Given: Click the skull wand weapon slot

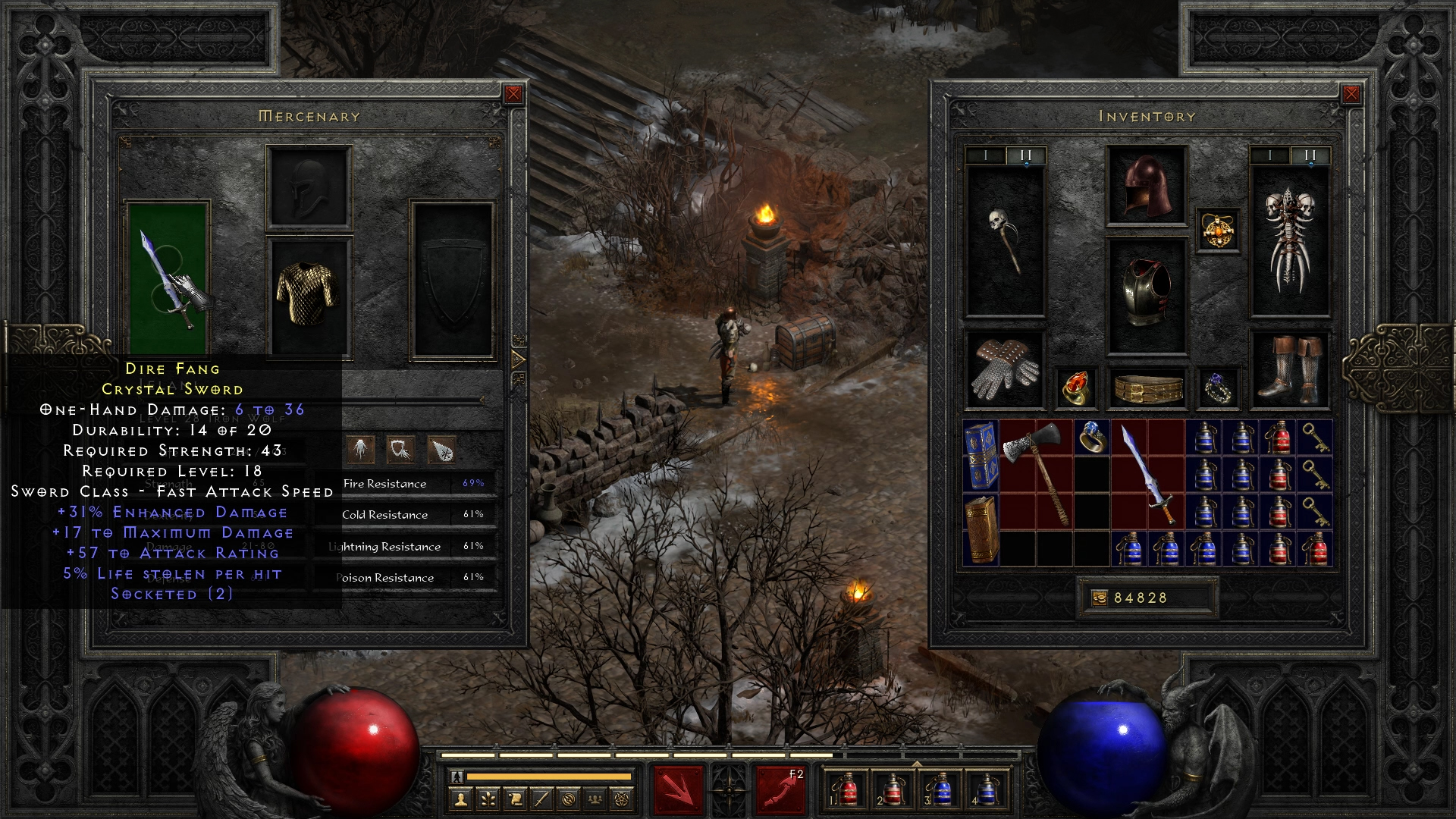Looking at the screenshot, I should click(x=1005, y=241).
